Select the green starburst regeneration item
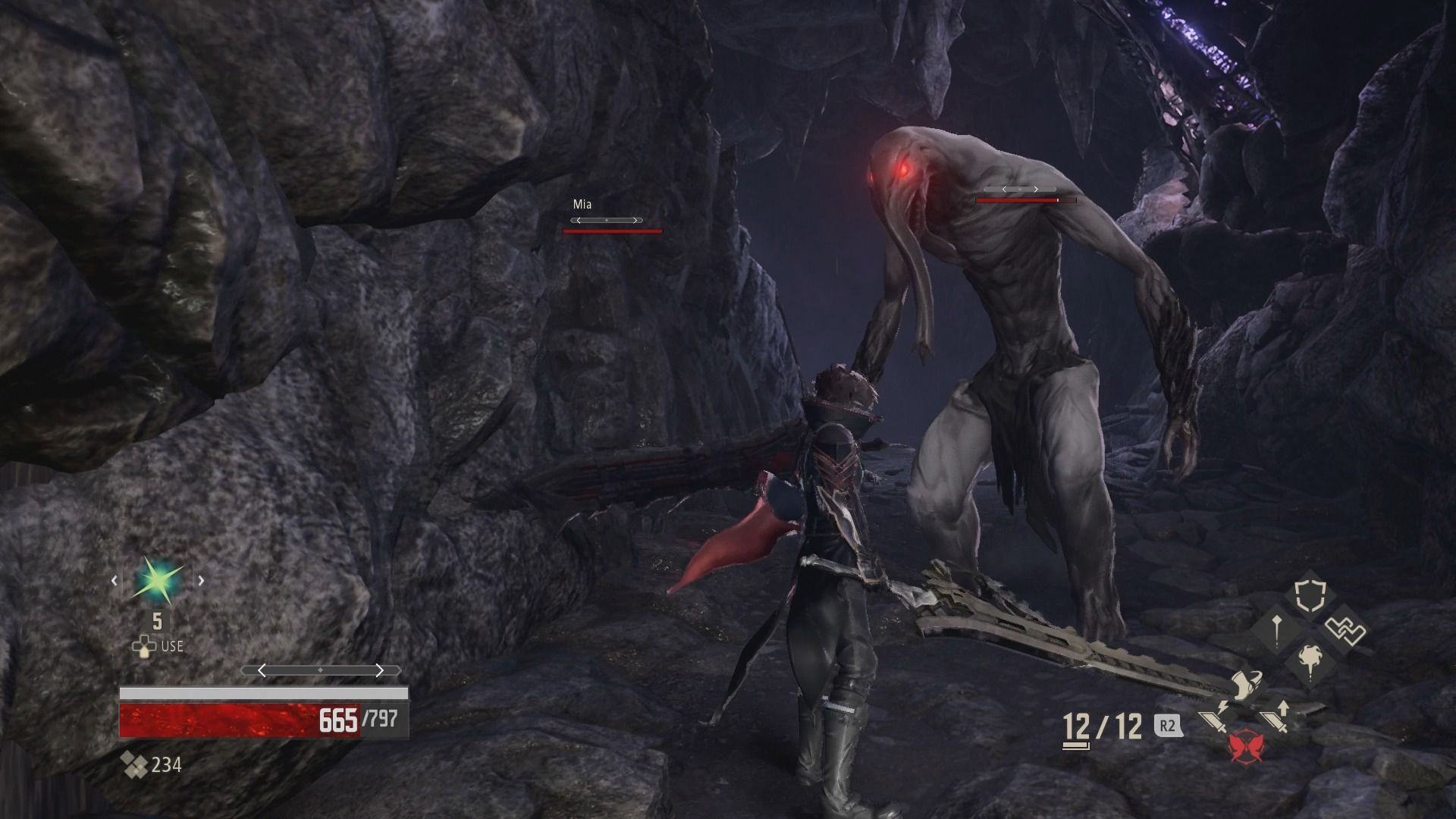Image resolution: width=1456 pixels, height=819 pixels. pos(158,582)
